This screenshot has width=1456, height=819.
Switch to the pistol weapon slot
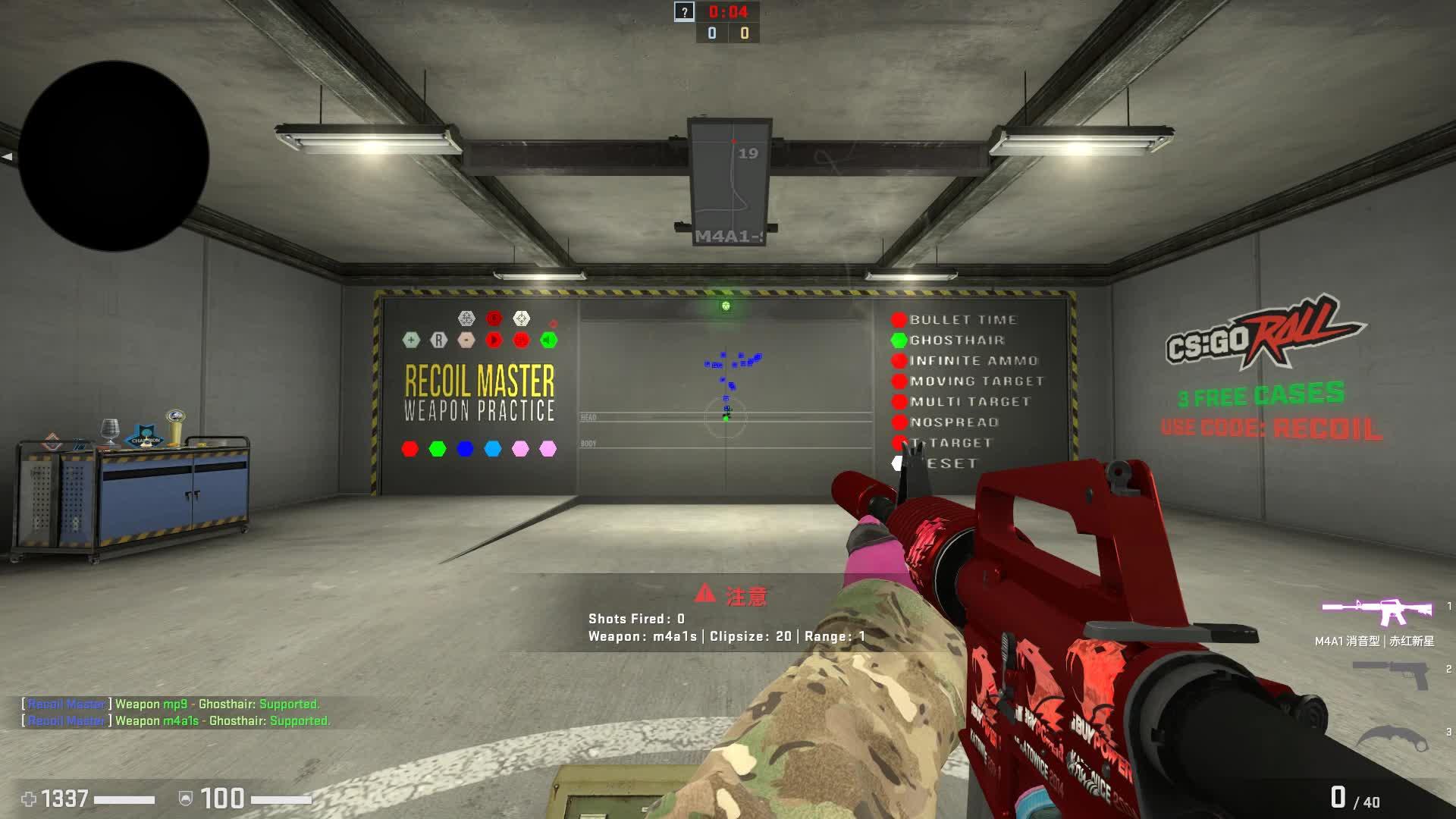click(x=1391, y=674)
